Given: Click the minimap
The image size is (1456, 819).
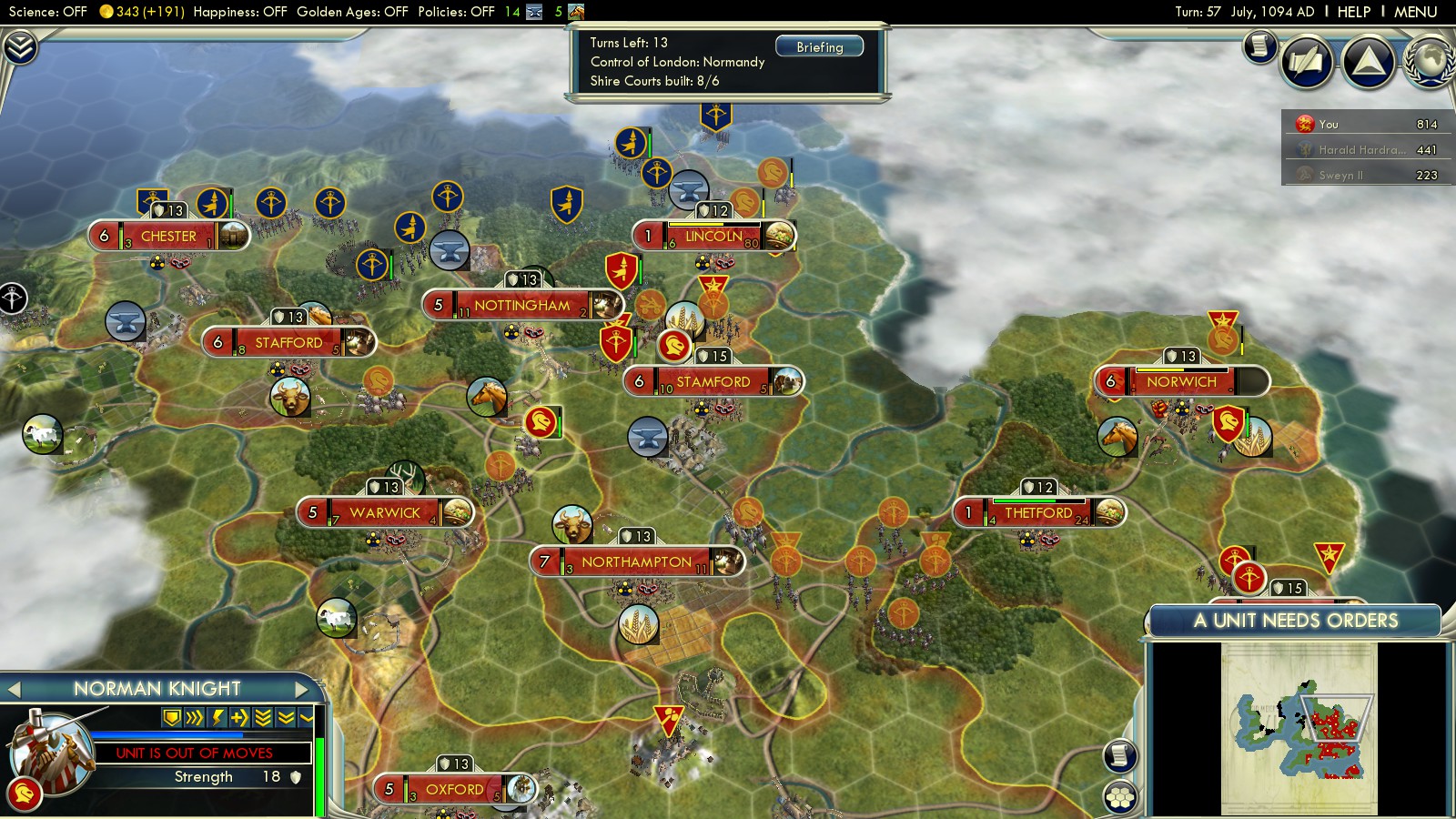Looking at the screenshot, I should tap(1299, 728).
